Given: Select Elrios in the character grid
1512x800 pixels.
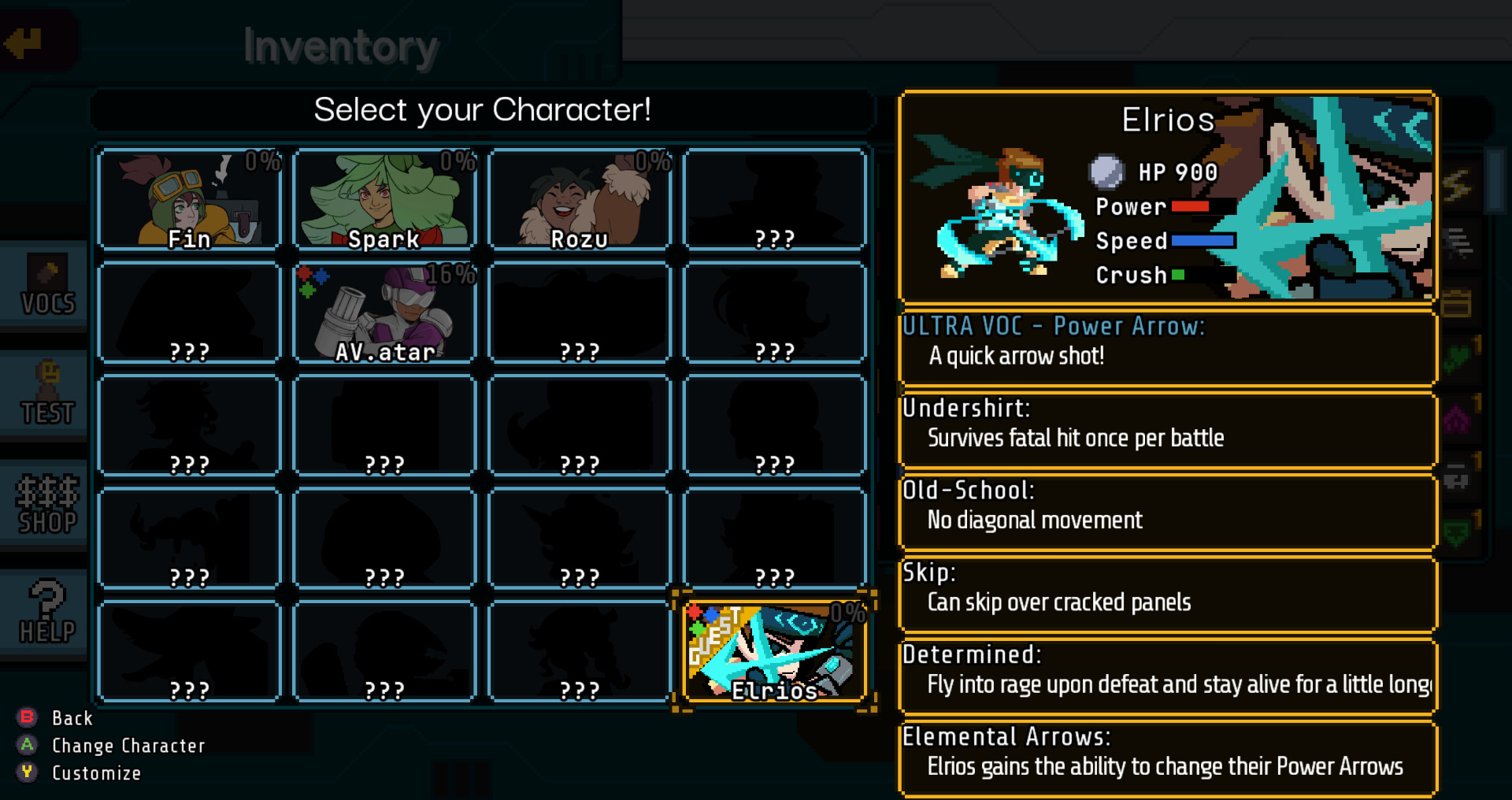Looking at the screenshot, I should [x=774, y=650].
